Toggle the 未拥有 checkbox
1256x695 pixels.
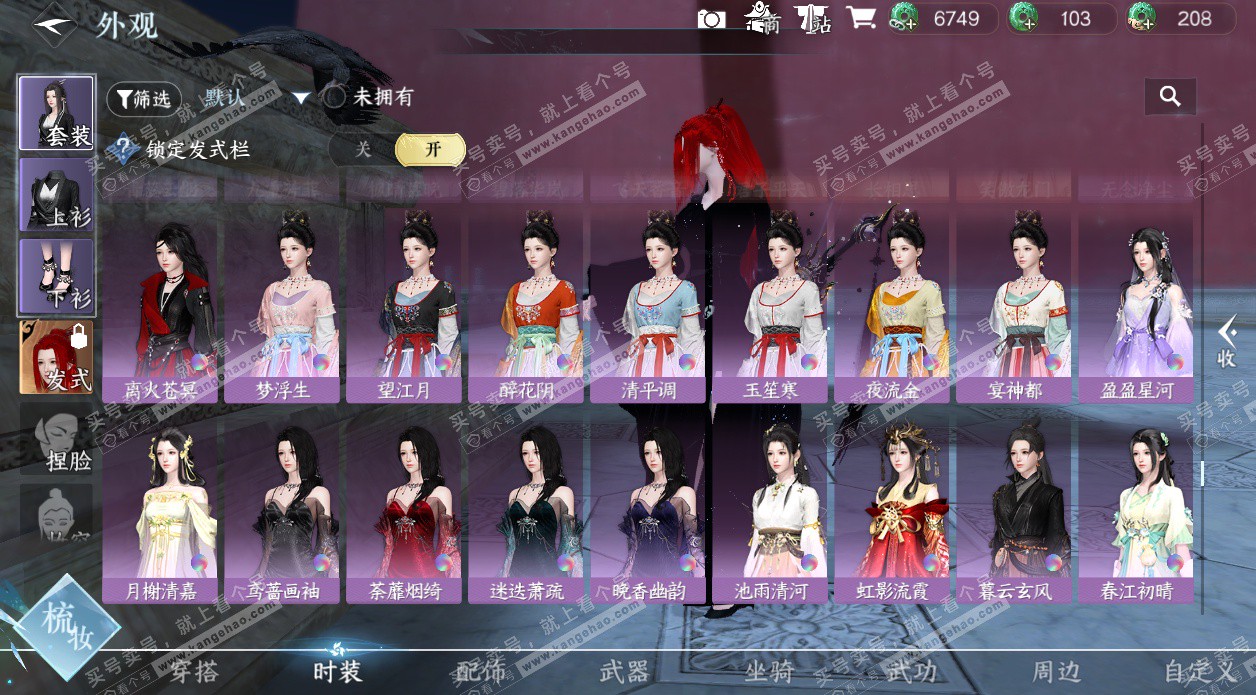pos(334,97)
